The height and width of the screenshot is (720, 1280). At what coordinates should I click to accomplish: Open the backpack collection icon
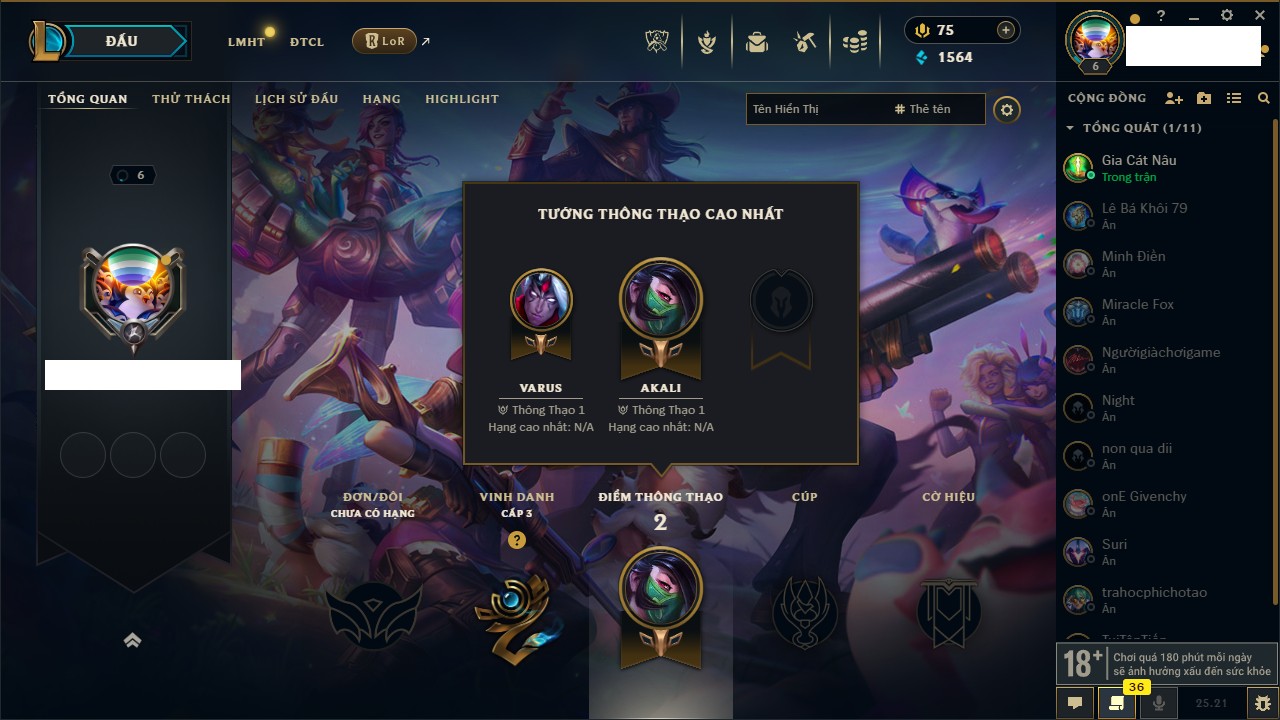[757, 42]
